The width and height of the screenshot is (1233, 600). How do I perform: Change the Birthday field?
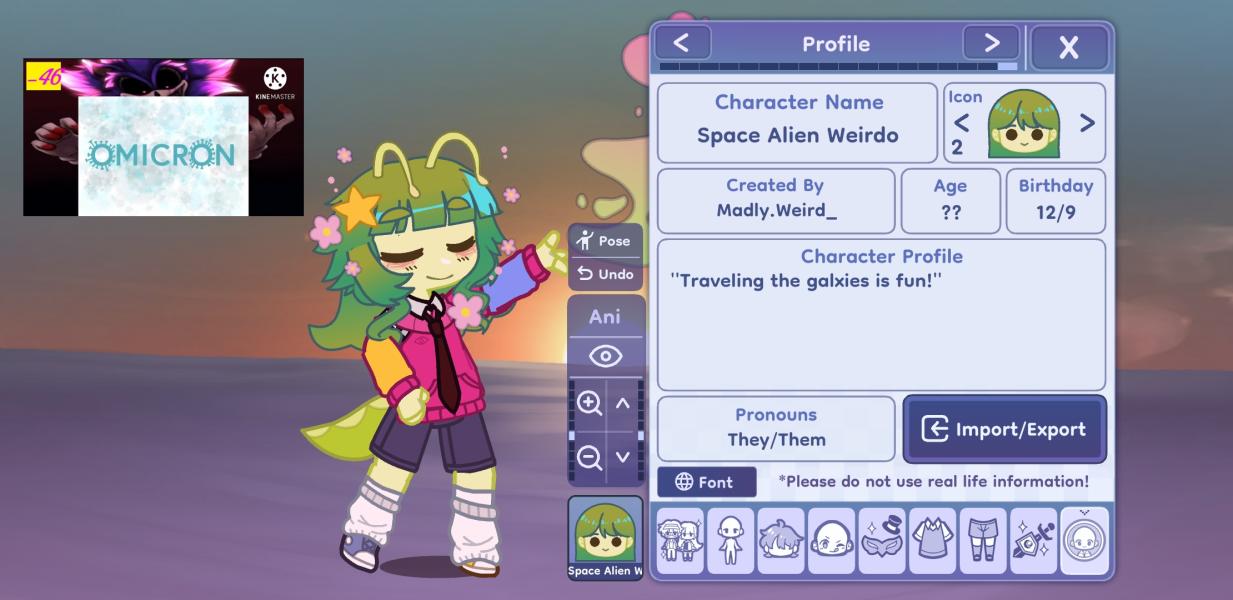click(x=1055, y=200)
